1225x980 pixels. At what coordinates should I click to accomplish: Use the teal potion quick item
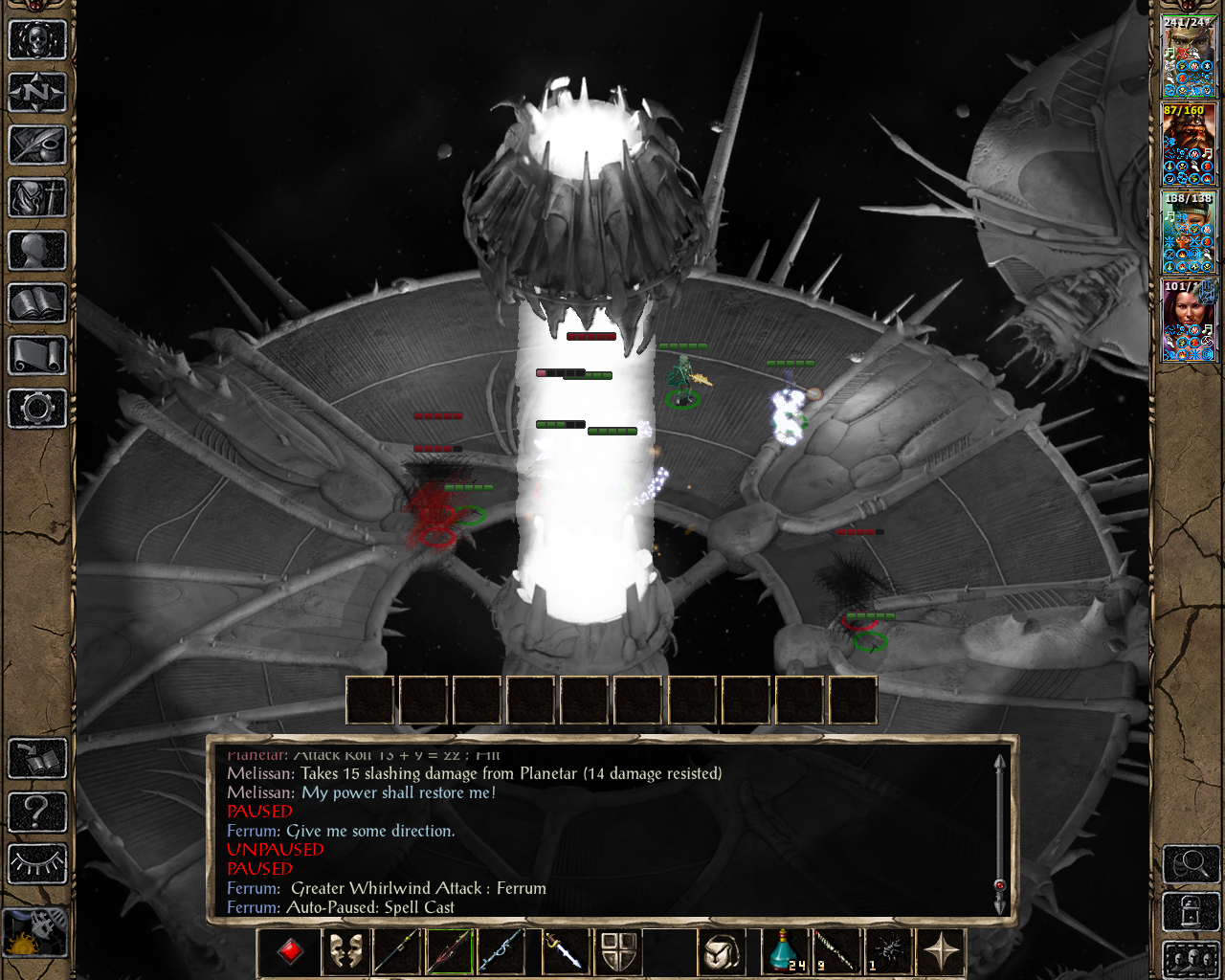pyautogui.click(x=785, y=951)
